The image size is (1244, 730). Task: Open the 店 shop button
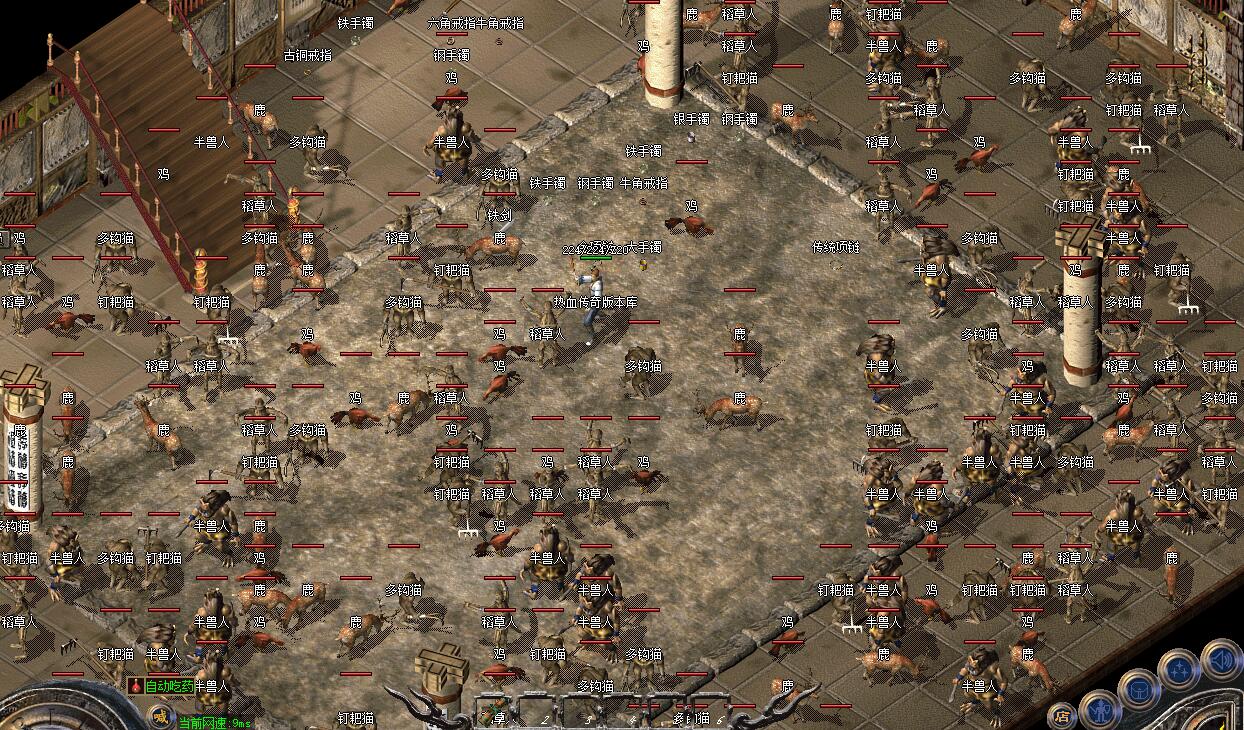1062,715
